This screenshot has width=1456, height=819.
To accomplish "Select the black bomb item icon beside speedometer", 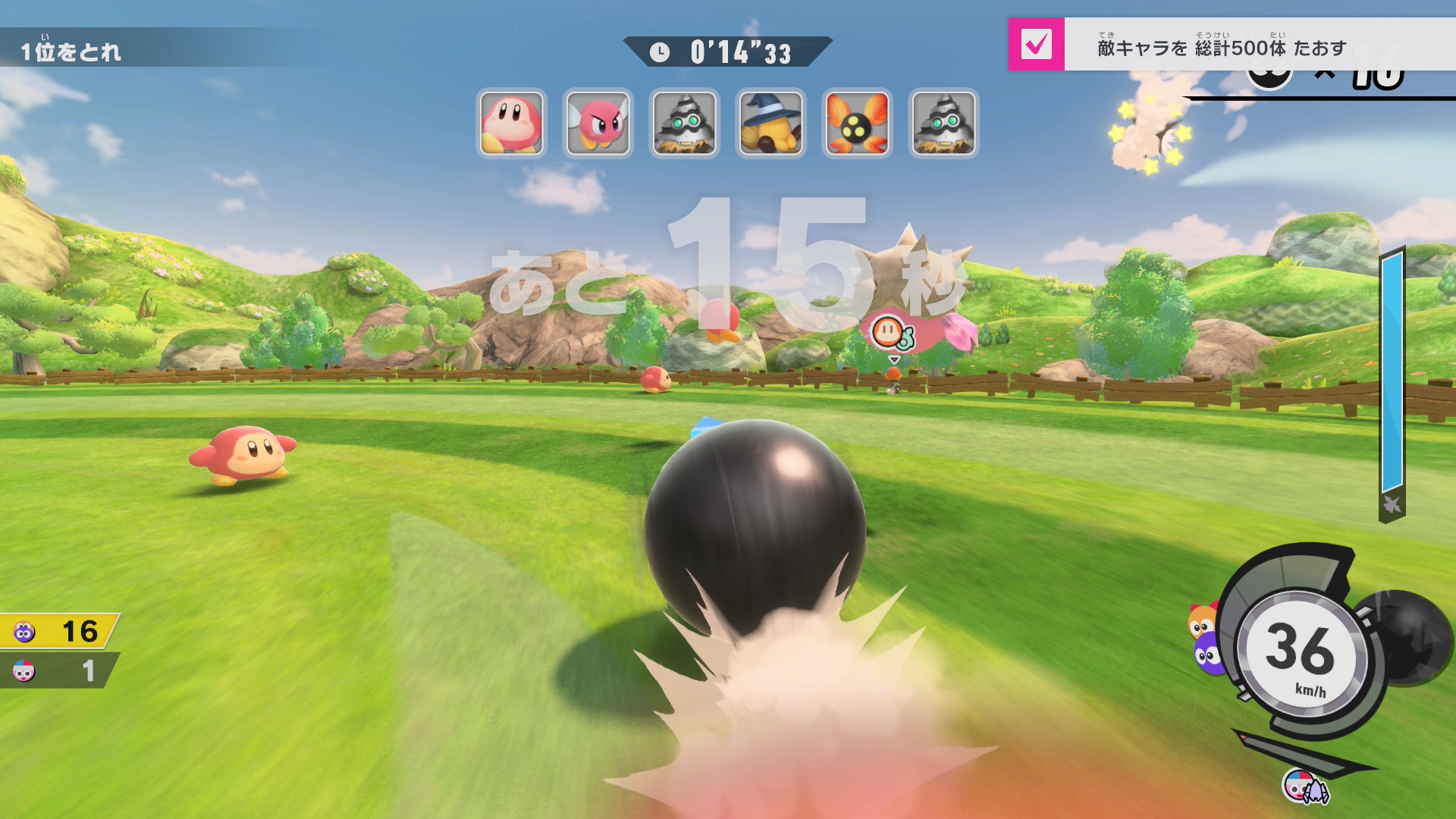I will point(1410,637).
